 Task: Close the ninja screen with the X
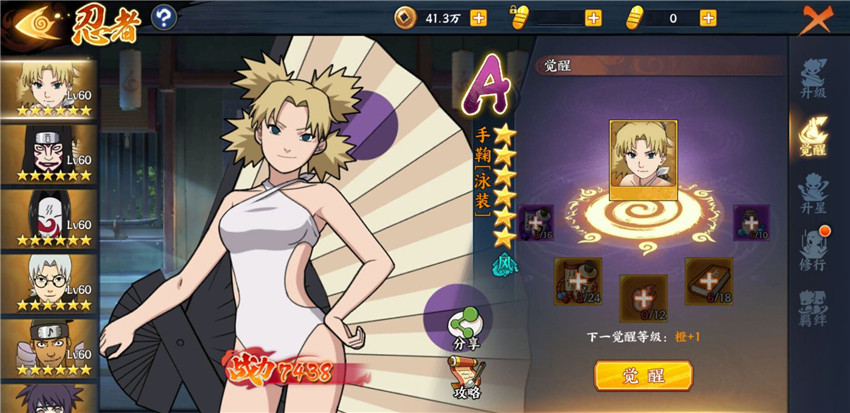coord(818,20)
